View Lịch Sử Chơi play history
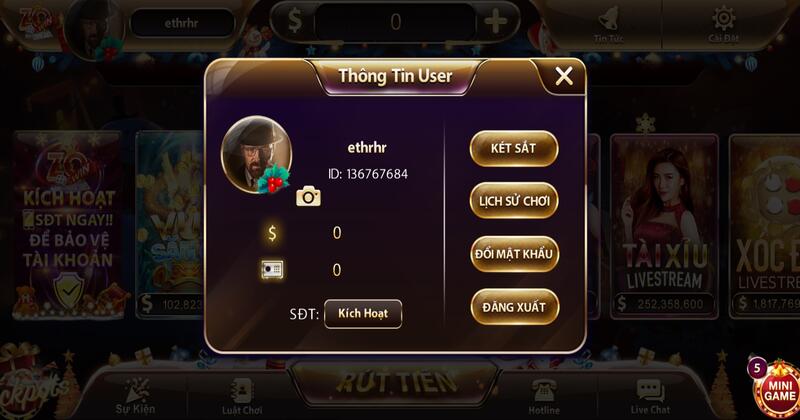 (x=513, y=201)
